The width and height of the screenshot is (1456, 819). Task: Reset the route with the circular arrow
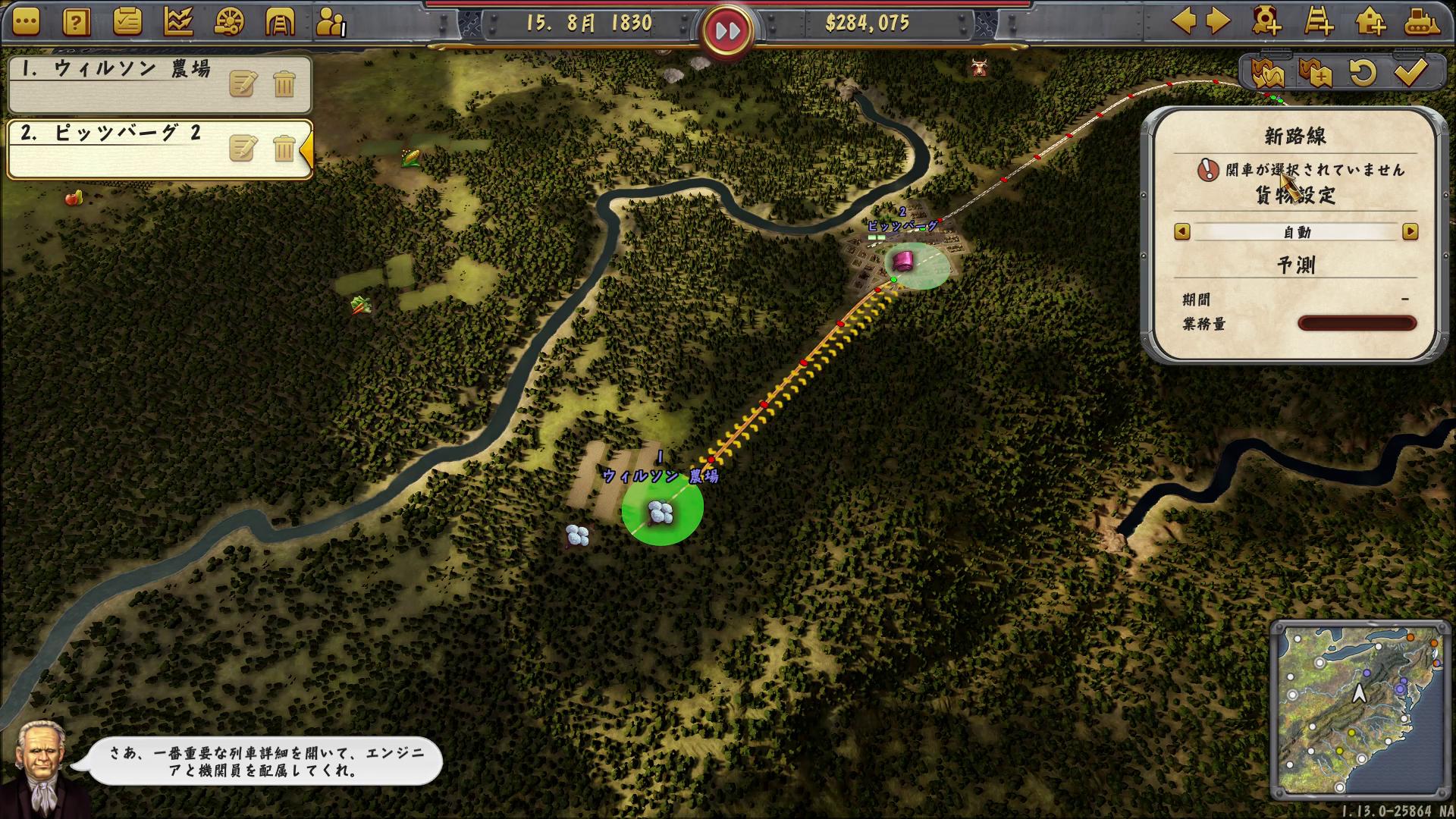(x=1363, y=73)
